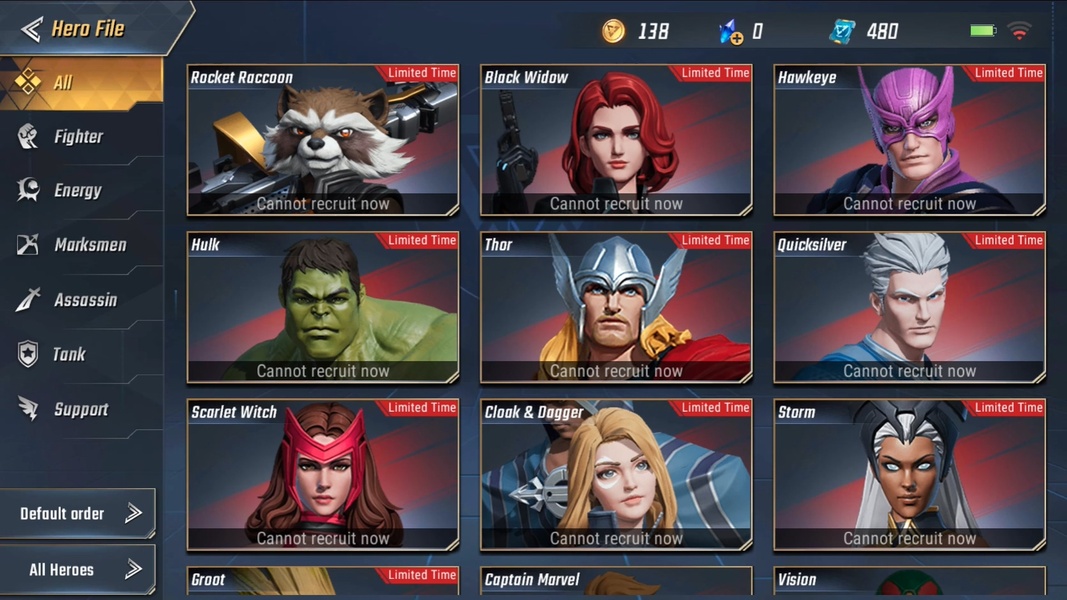Pick the Scarlet Witch hero card
The width and height of the screenshot is (1067, 600).
(323, 475)
